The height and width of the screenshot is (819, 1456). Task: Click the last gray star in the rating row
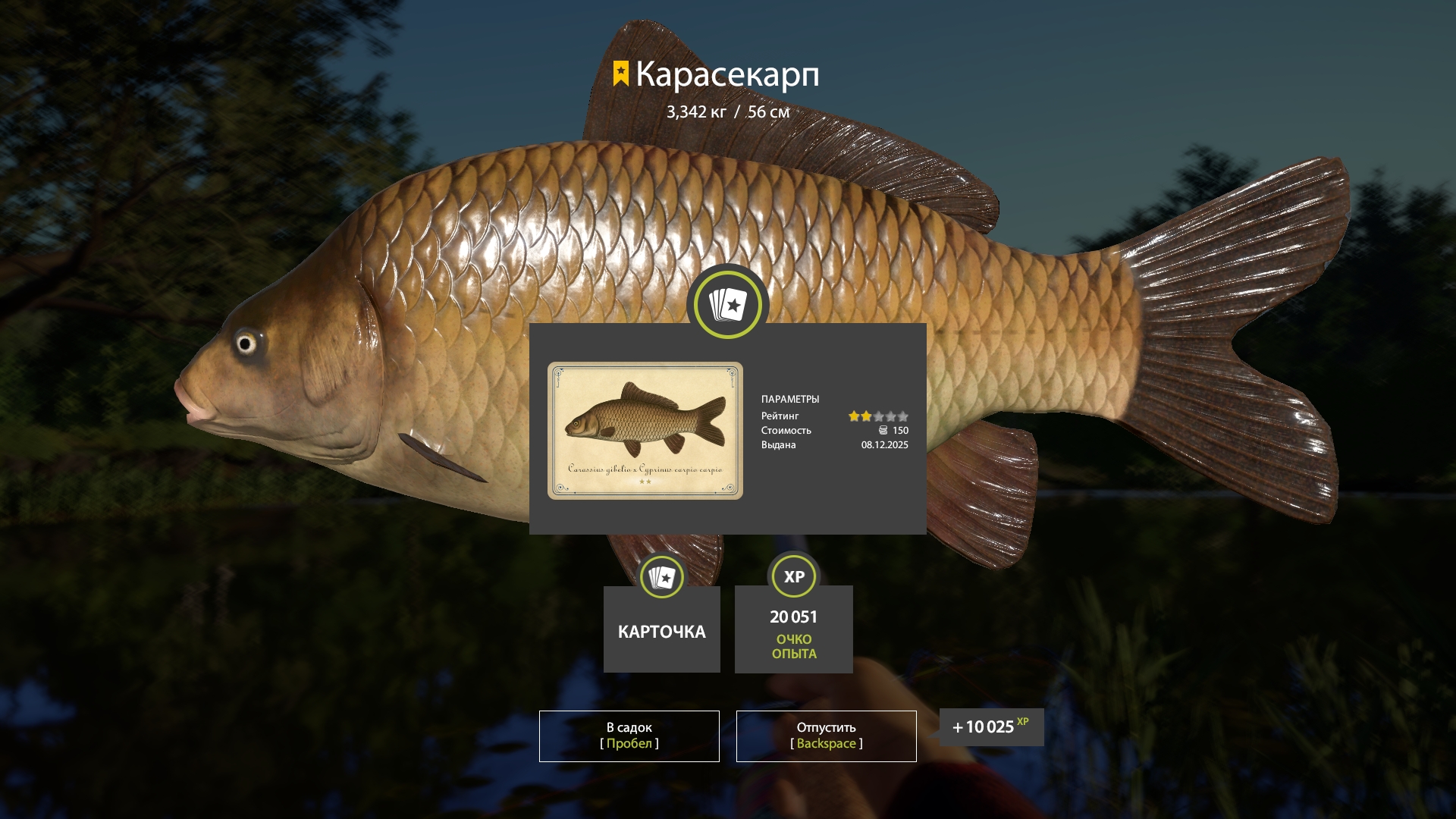904,416
